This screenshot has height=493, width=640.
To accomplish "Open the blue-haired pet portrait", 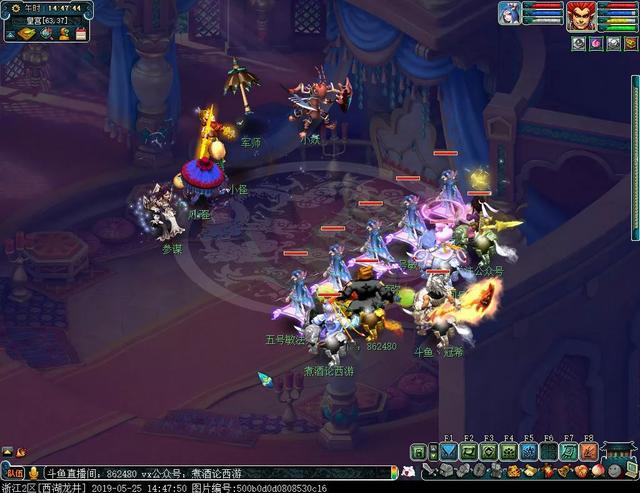I will pos(510,13).
